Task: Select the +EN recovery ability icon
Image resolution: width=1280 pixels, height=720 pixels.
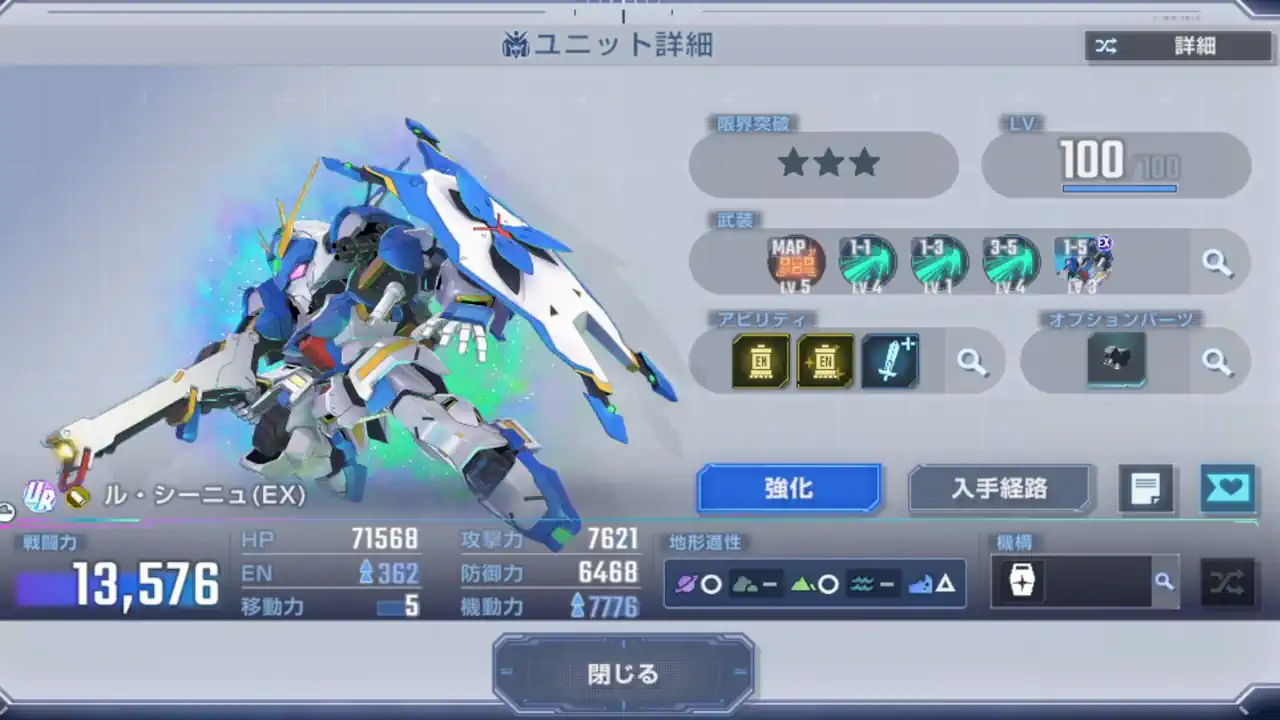Action: [x=826, y=361]
